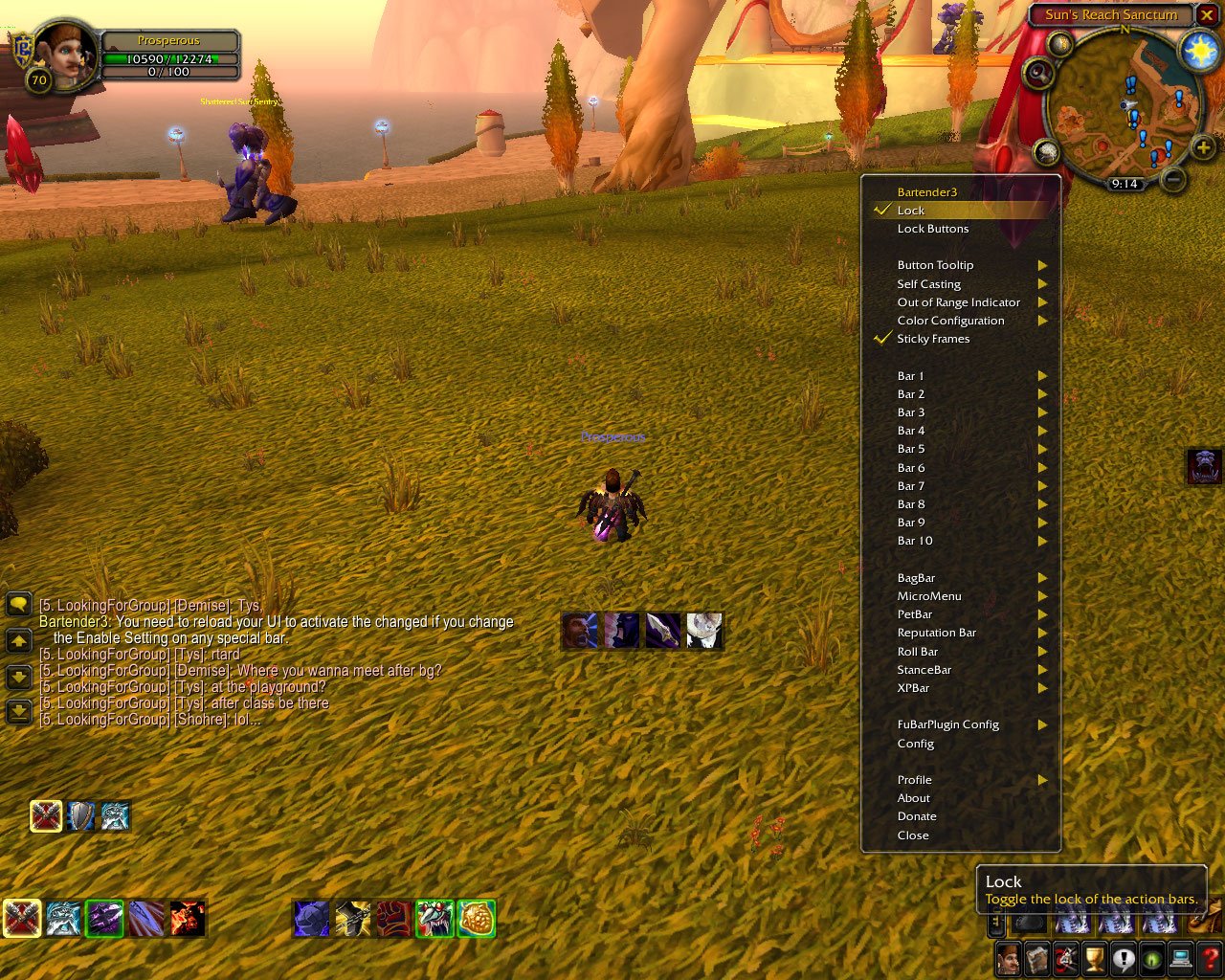Open the red question mark help button
This screenshot has width=1225, height=980.
1211,958
